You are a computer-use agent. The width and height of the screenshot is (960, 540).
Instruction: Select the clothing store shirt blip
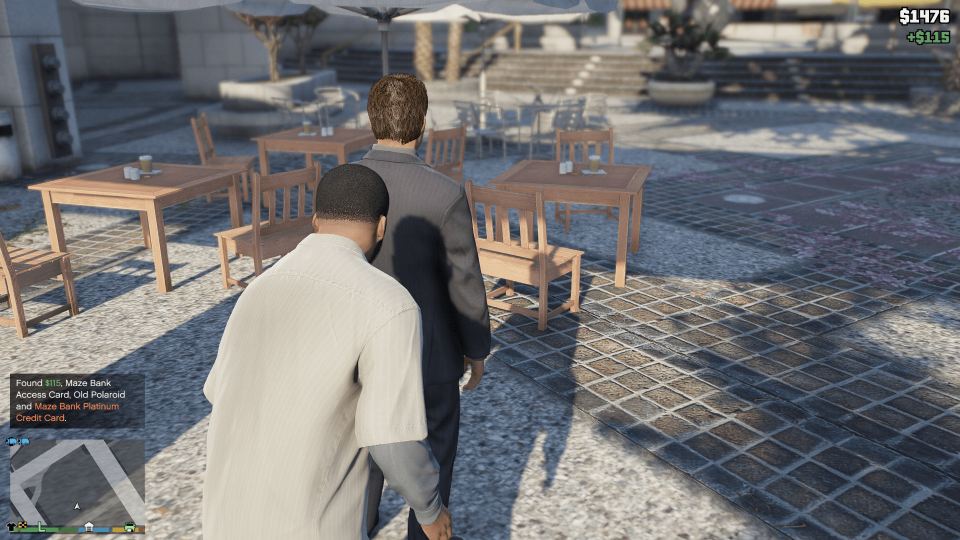(11, 526)
